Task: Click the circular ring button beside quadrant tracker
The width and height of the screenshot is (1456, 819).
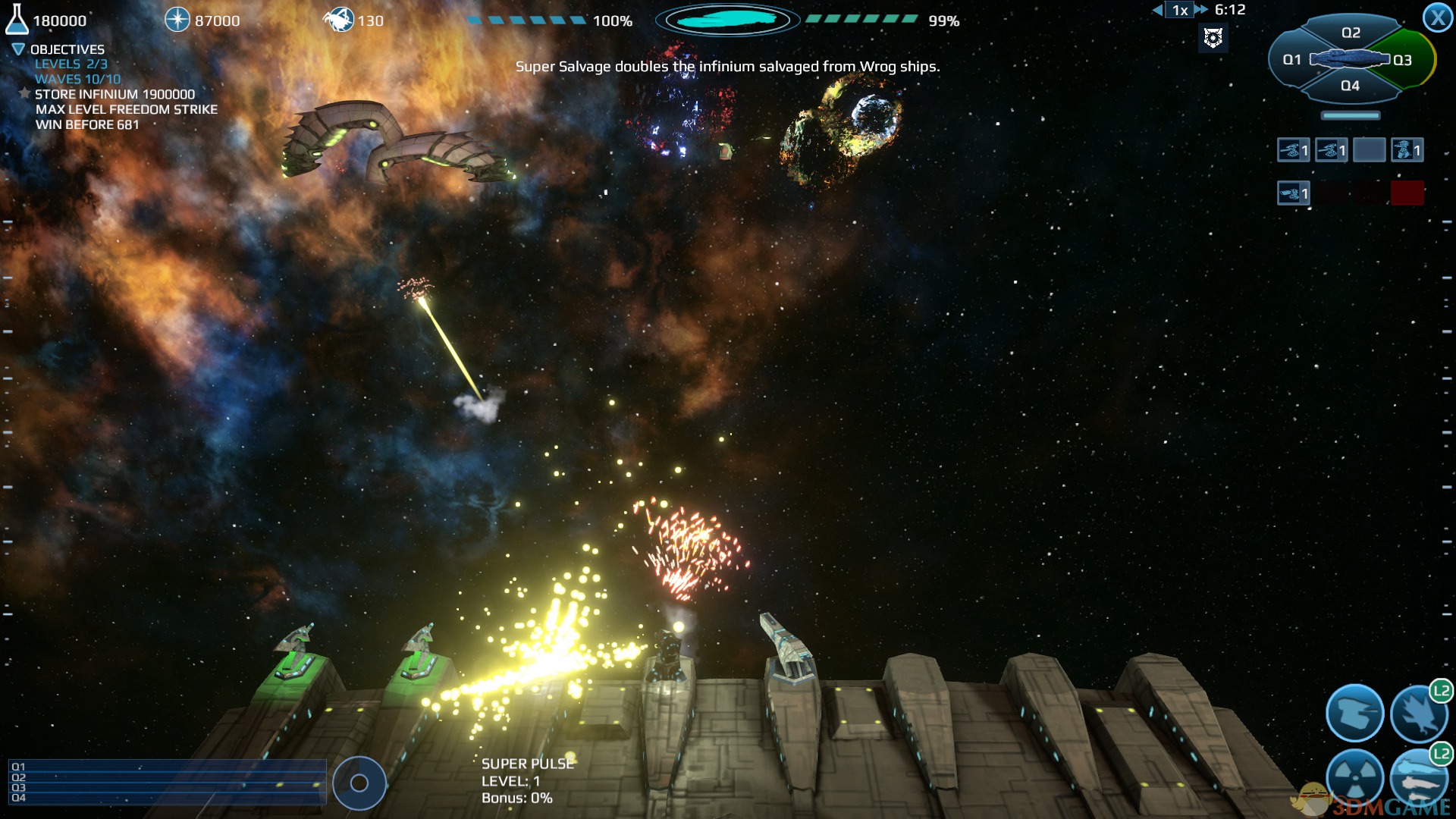Action: coord(359,783)
